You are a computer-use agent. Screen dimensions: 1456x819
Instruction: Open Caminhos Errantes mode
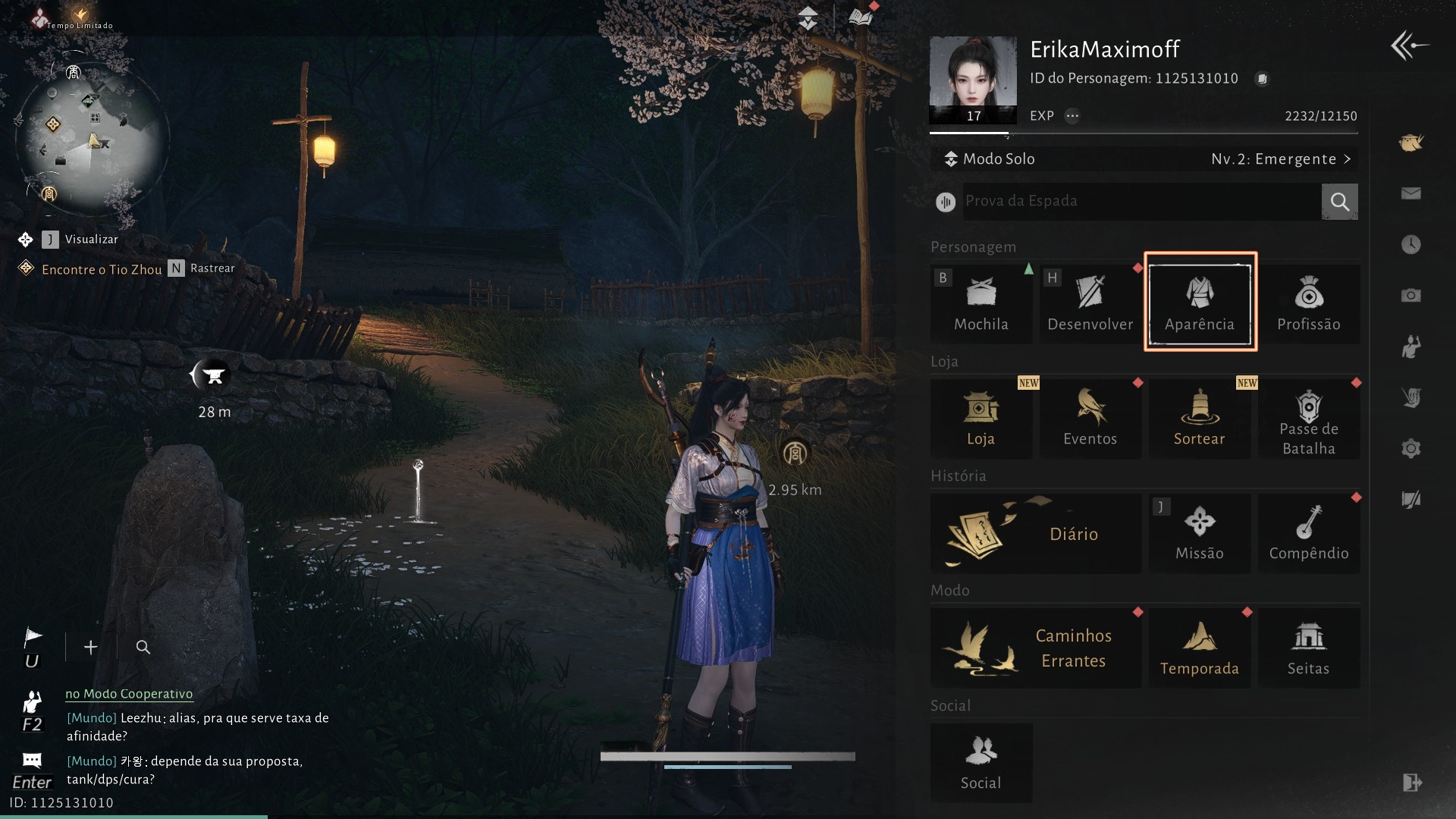pyautogui.click(x=1035, y=648)
